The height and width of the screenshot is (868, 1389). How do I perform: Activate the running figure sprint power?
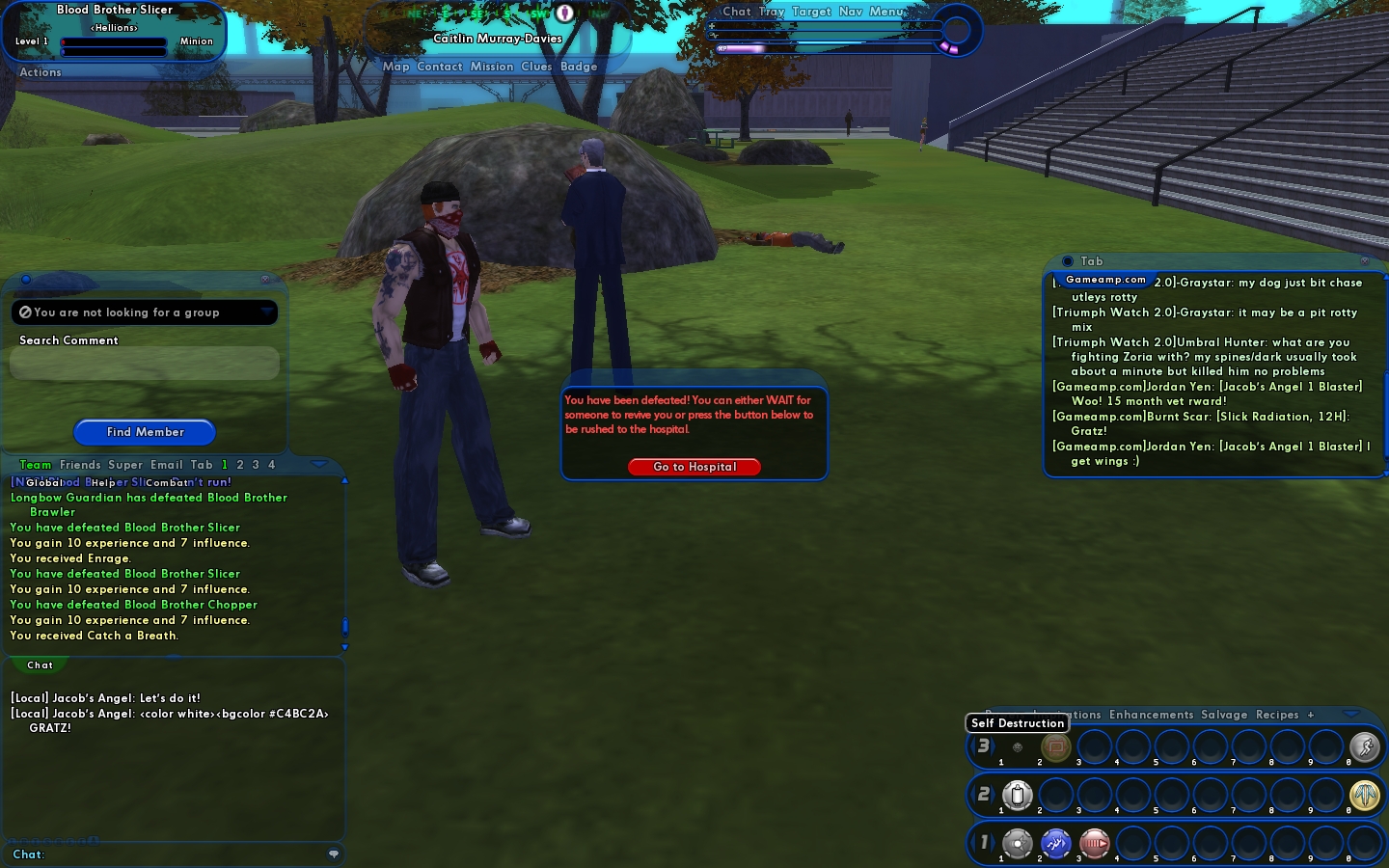click(x=1364, y=746)
